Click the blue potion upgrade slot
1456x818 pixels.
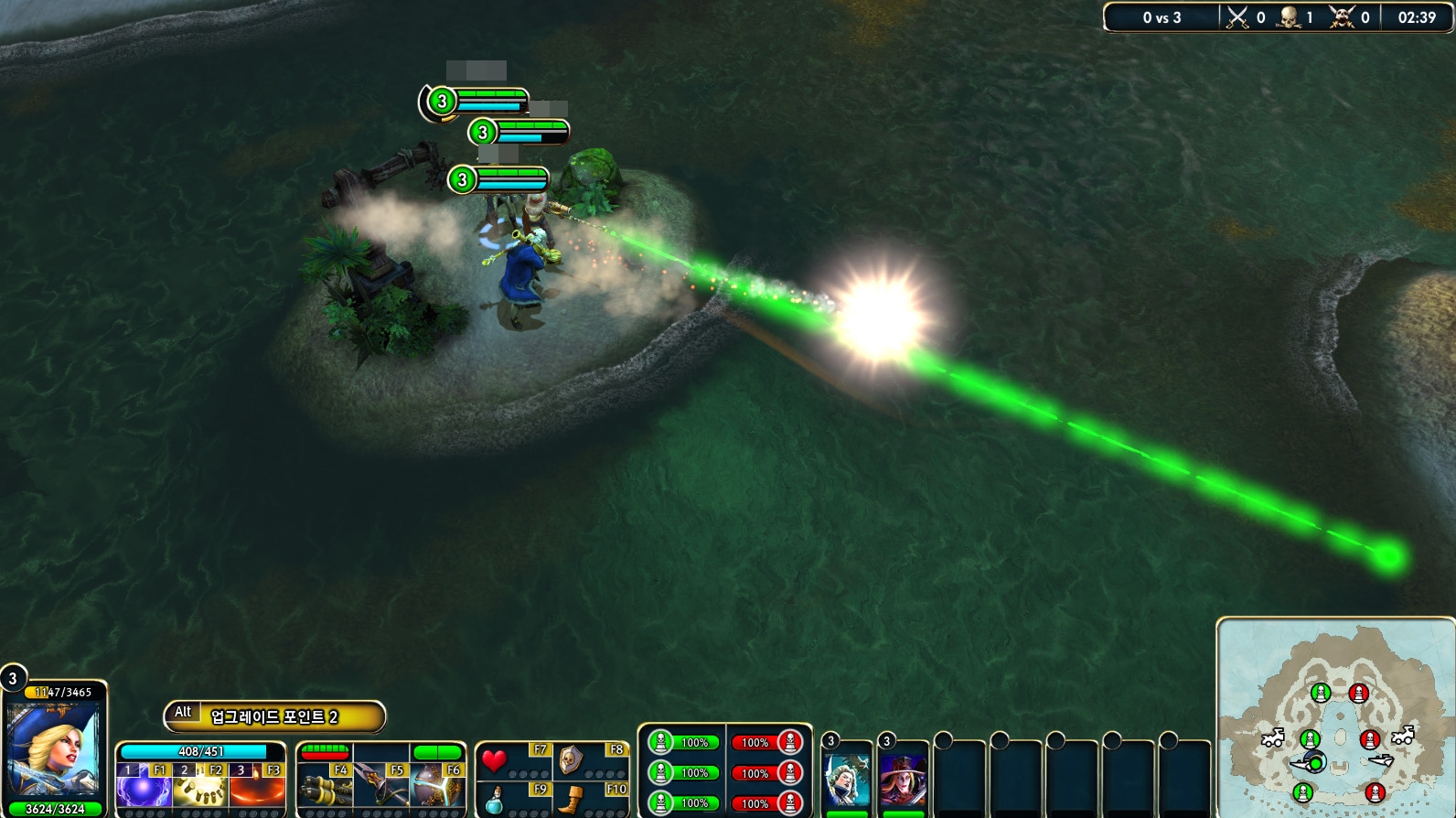495,800
